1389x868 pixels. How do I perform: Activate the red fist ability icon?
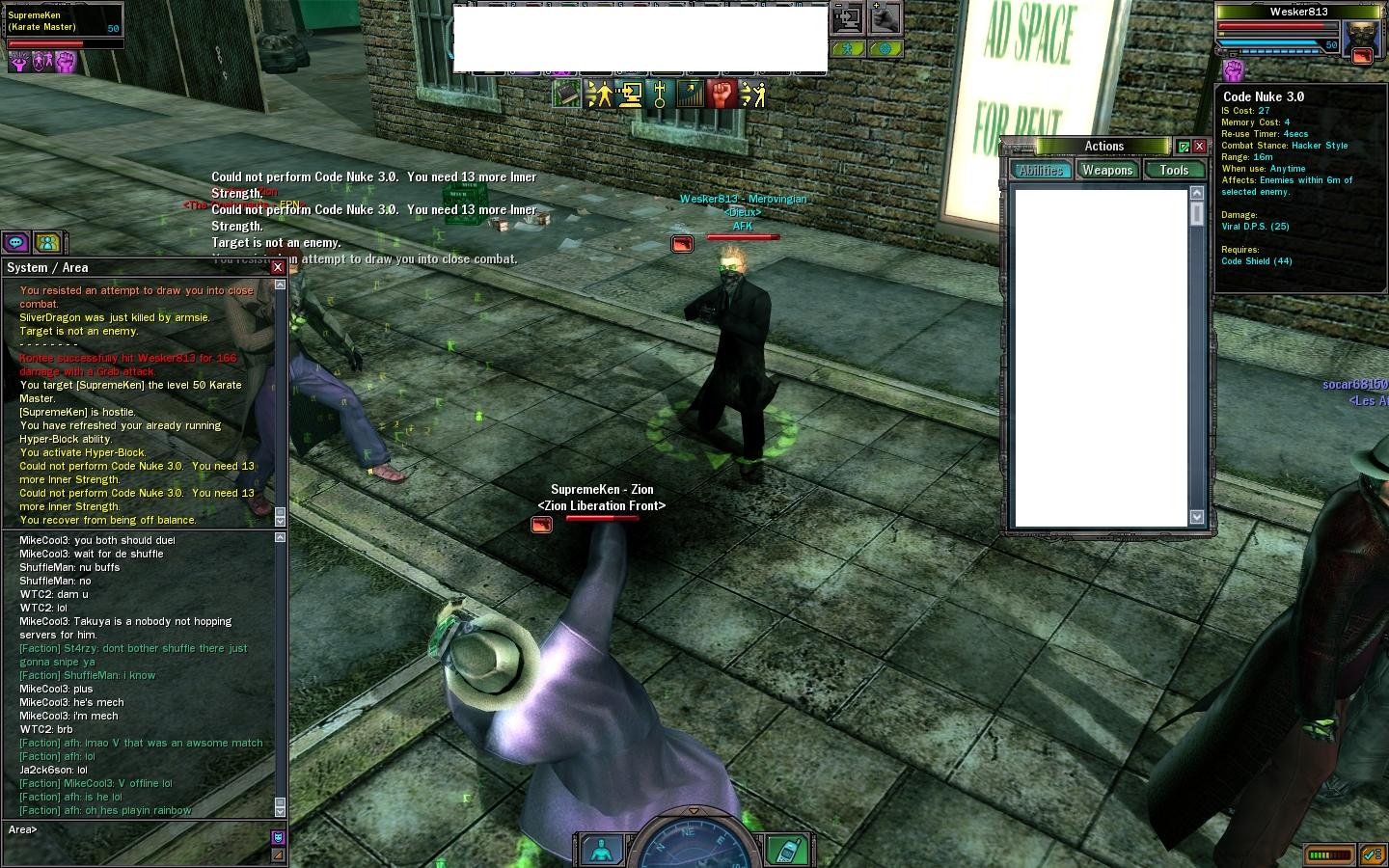coord(722,94)
